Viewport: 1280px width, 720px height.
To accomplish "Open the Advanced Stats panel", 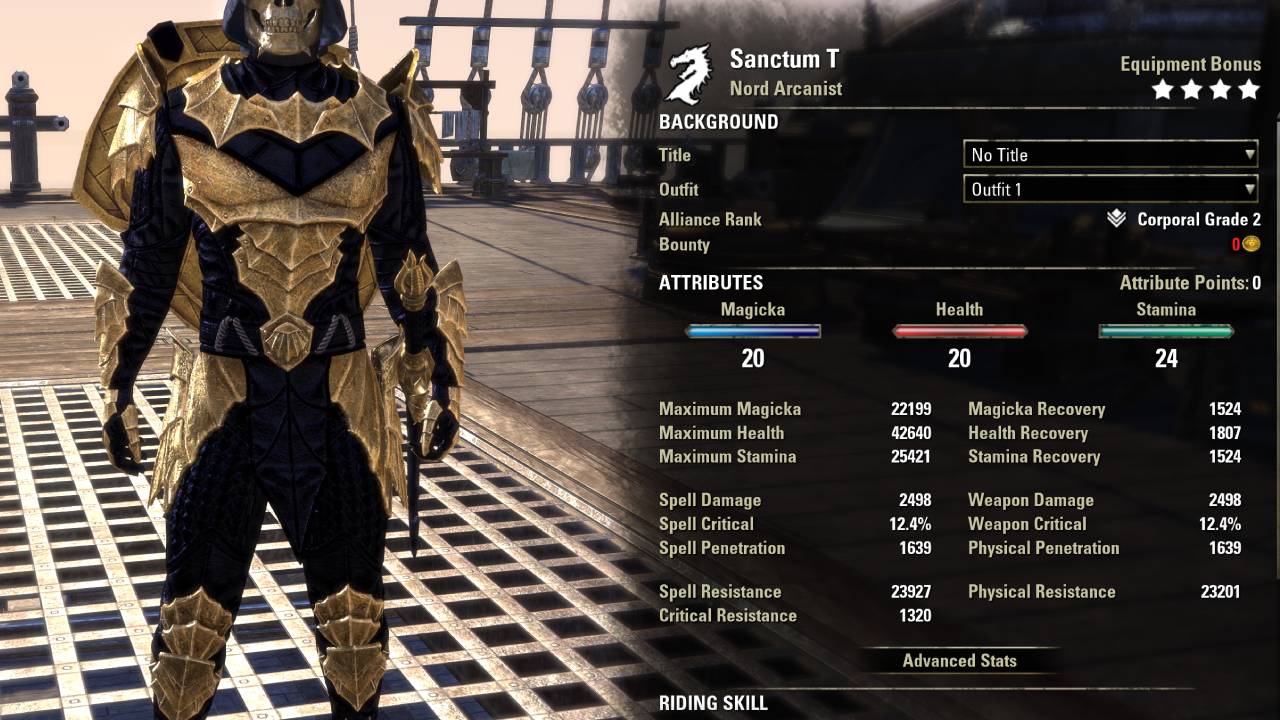I will click(x=959, y=660).
